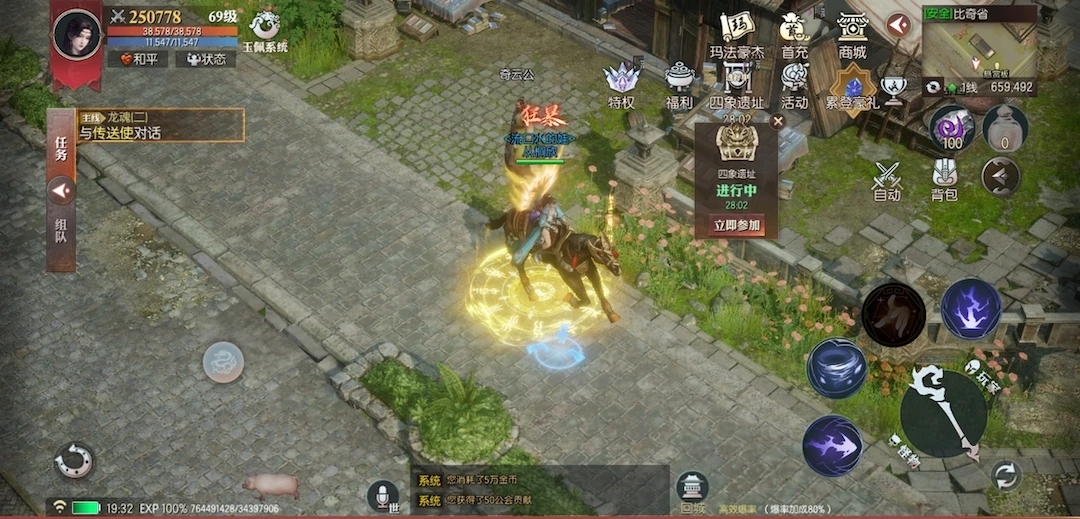This screenshot has height=519, width=1080.
Task: Open the 福利 welfare menu
Action: click(680, 85)
